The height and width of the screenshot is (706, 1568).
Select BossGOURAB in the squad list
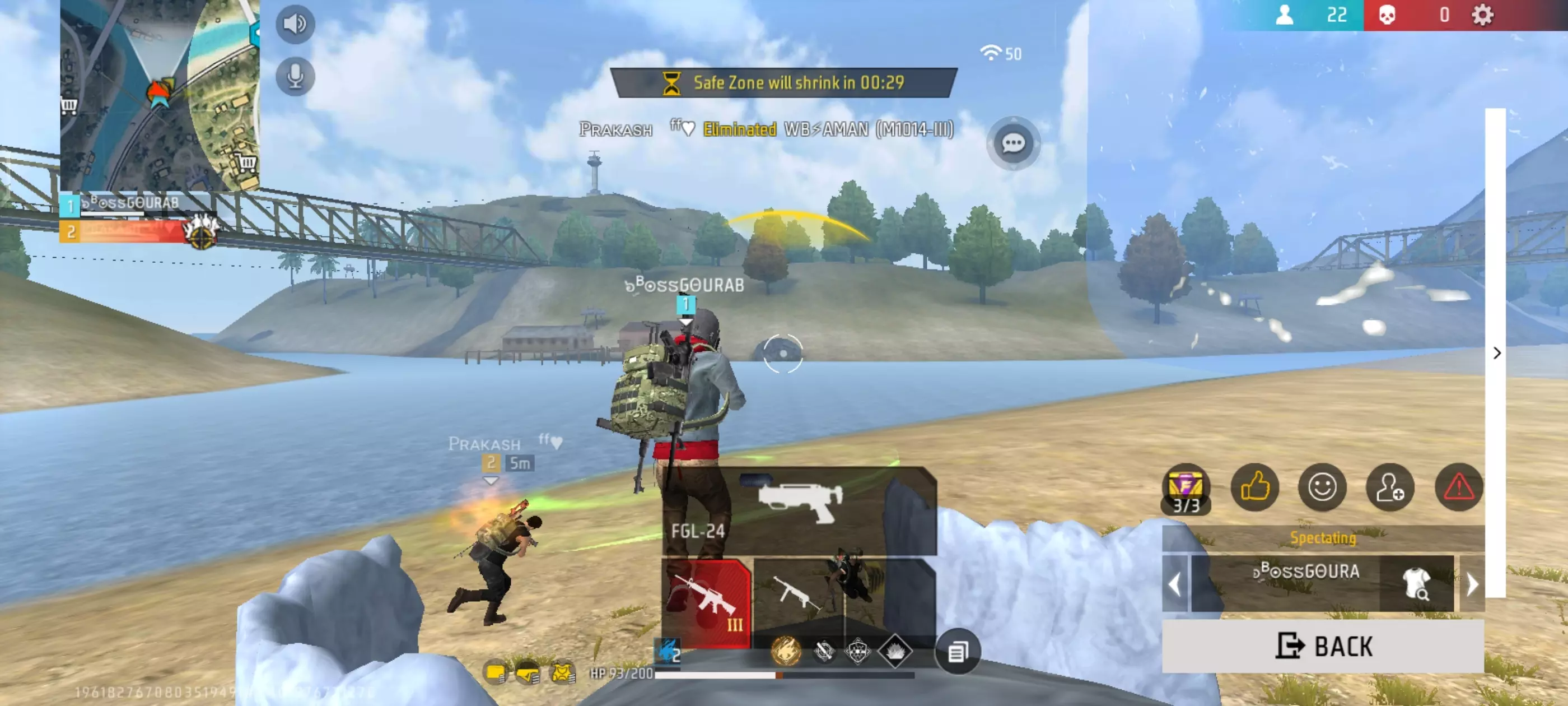point(134,205)
